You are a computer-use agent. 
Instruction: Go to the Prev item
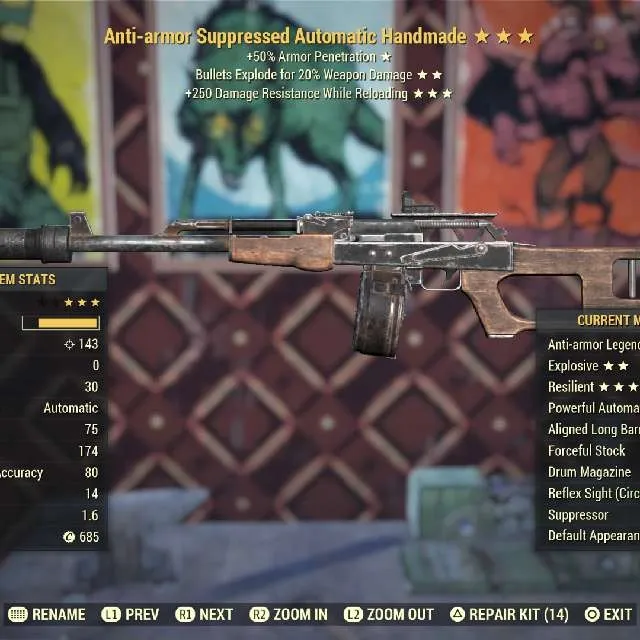pos(129,614)
